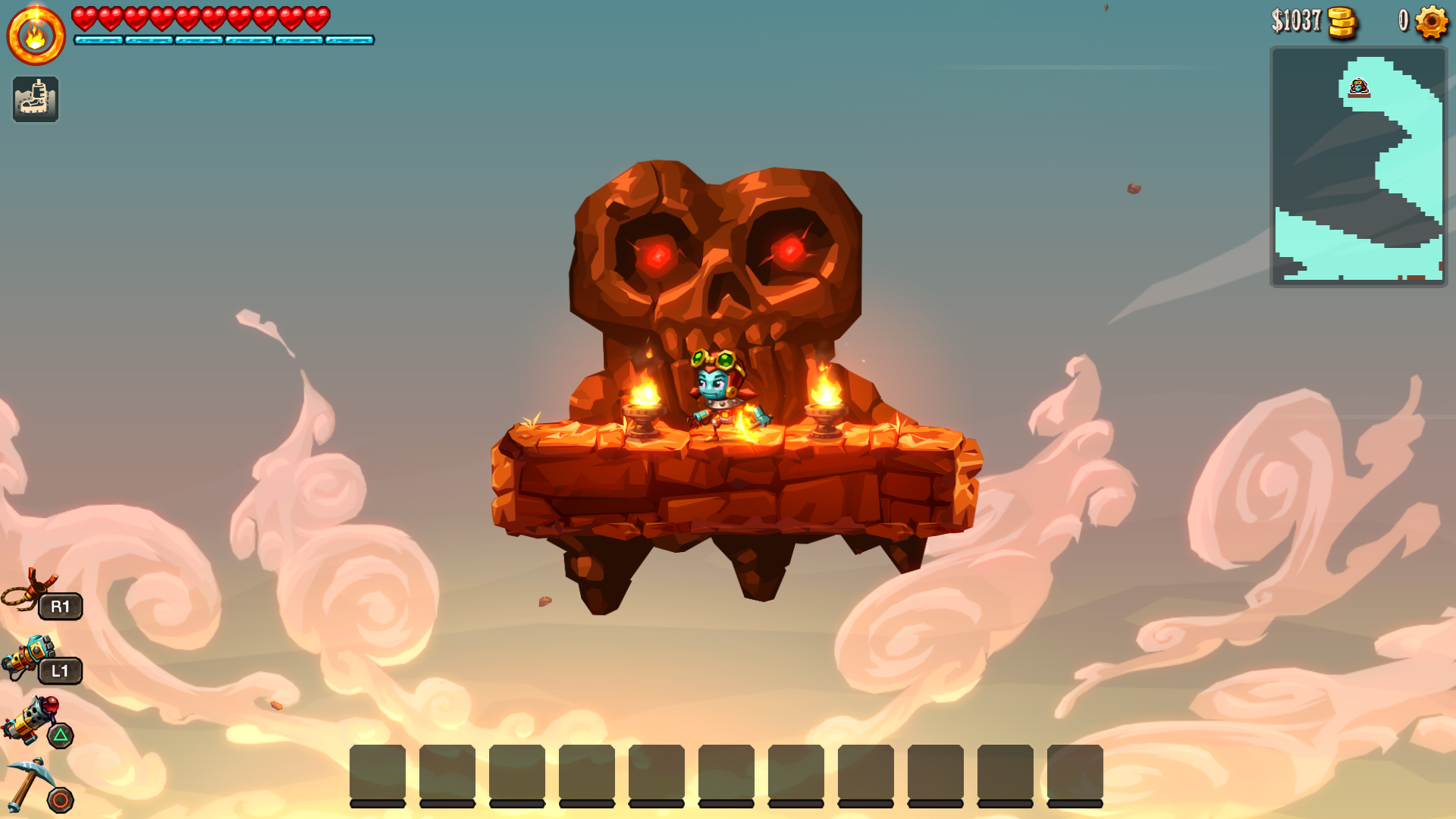Select the pressure bomb launcher tool
This screenshot has height=819, width=1456.
coord(30,720)
